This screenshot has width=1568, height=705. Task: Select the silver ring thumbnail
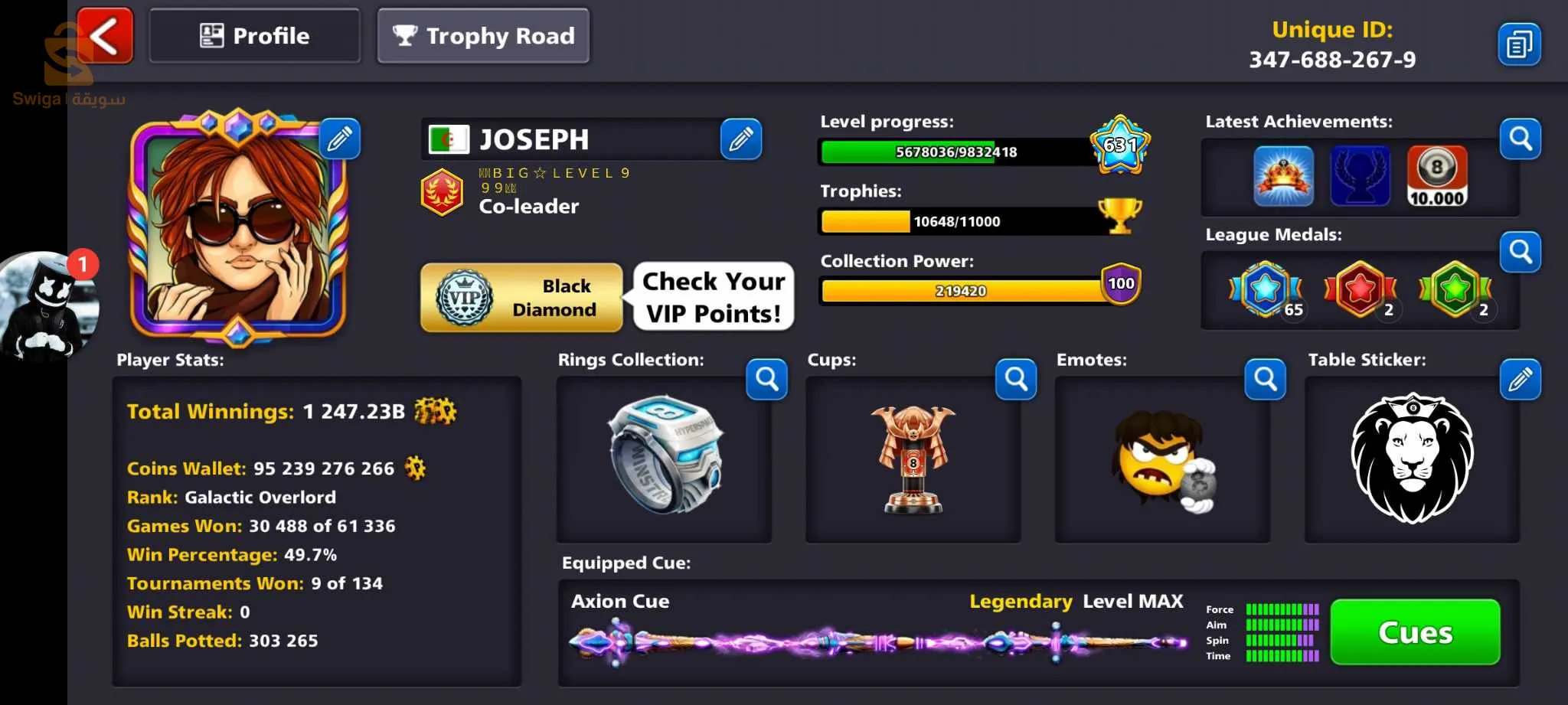pos(664,455)
